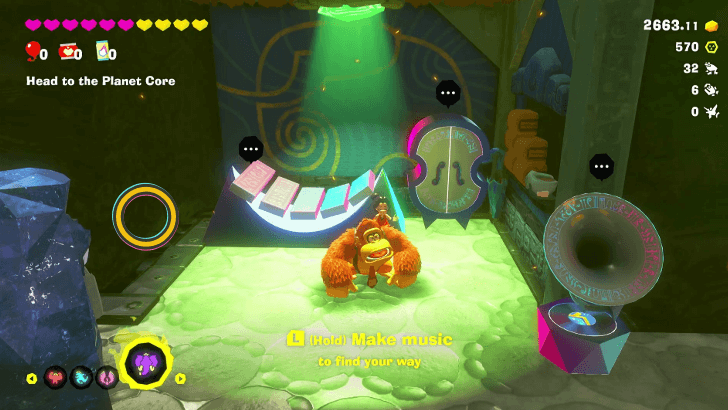This screenshot has height=410, width=728.
Task: Open the 'Head to the Planet Core' objective
Action: [100, 81]
